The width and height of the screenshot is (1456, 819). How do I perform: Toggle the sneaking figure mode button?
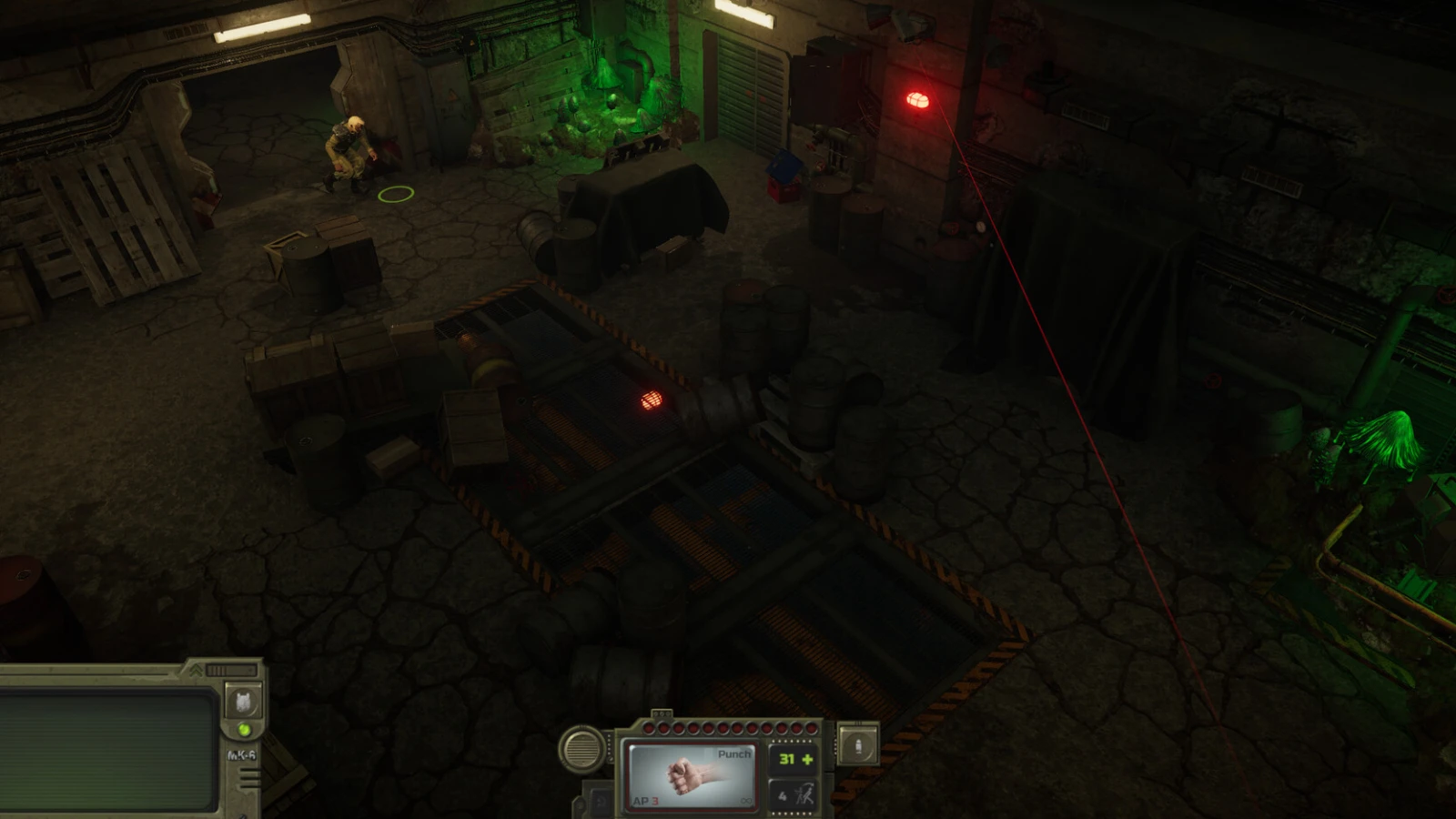click(x=794, y=796)
